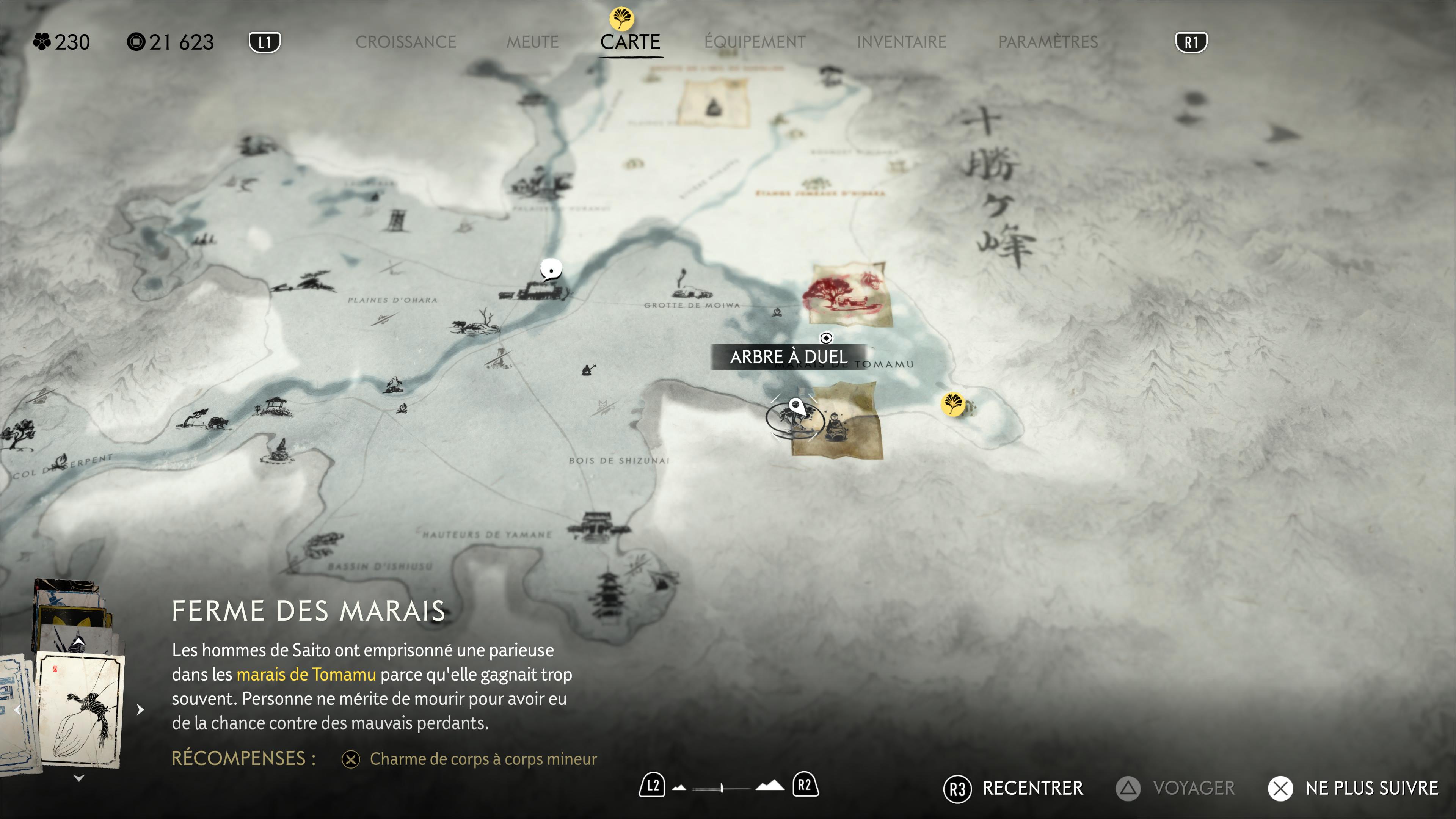The image size is (1456, 819).
Task: Click Recentrer to recenter the map
Action: click(1014, 788)
